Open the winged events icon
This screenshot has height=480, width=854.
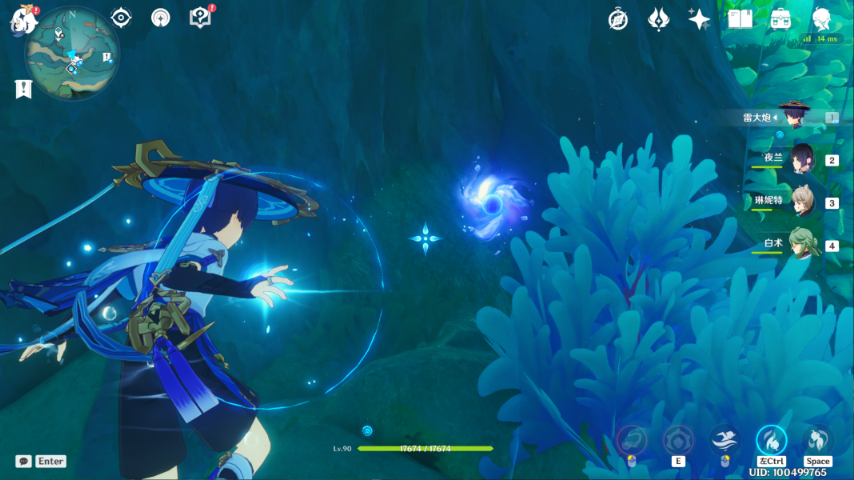658,19
